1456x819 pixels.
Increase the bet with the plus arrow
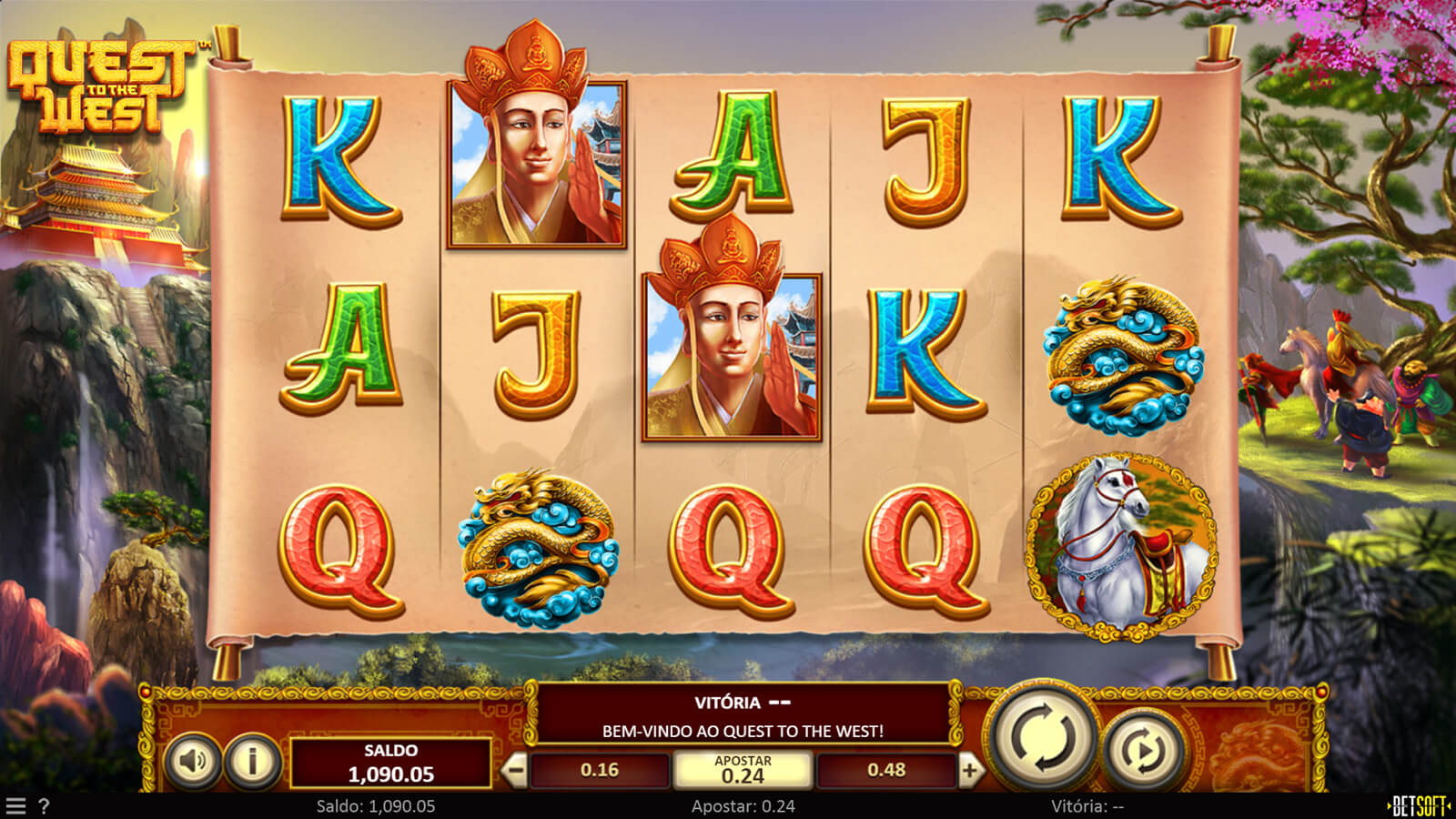[x=970, y=771]
